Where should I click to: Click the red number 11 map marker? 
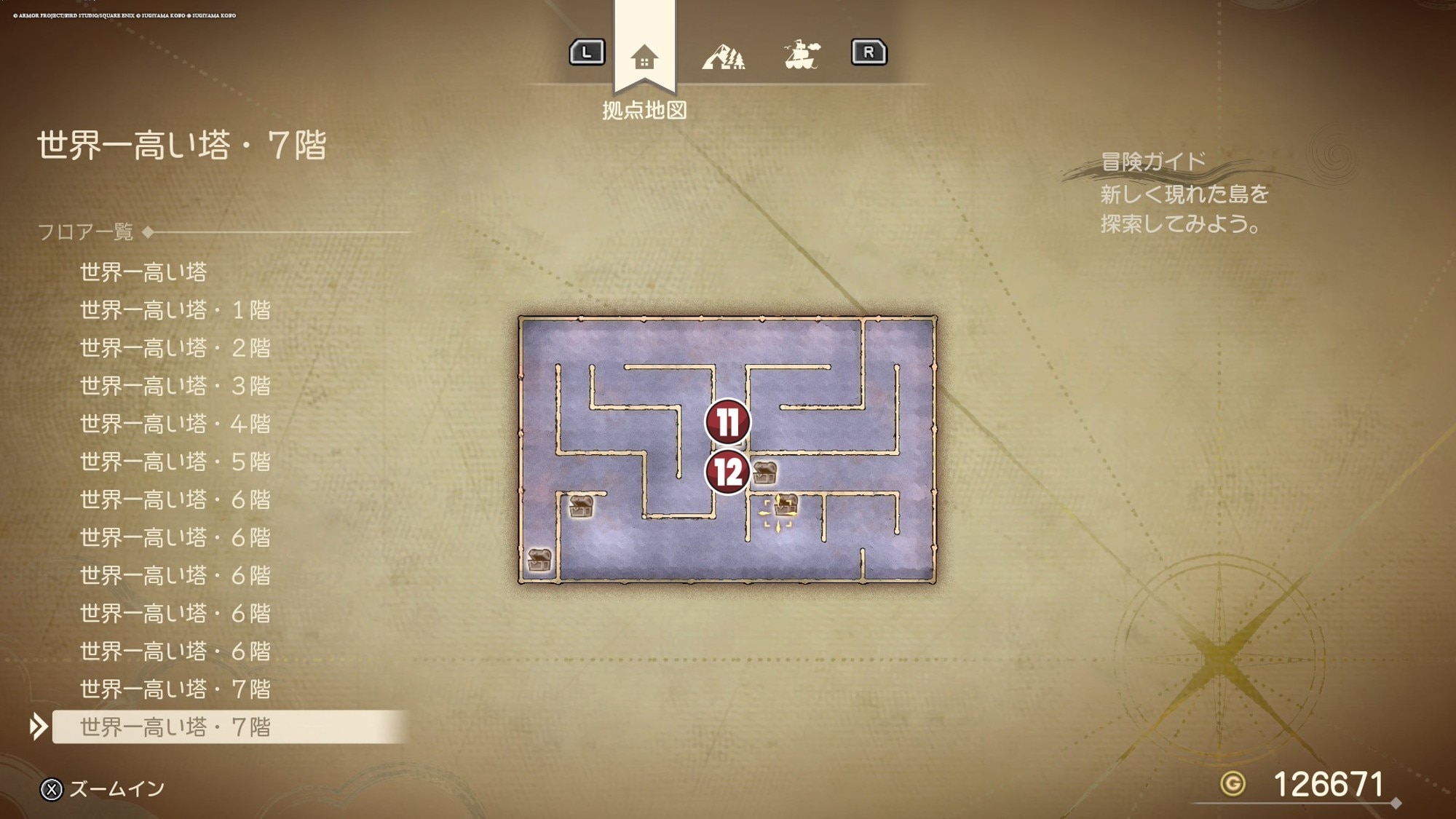pos(727,422)
